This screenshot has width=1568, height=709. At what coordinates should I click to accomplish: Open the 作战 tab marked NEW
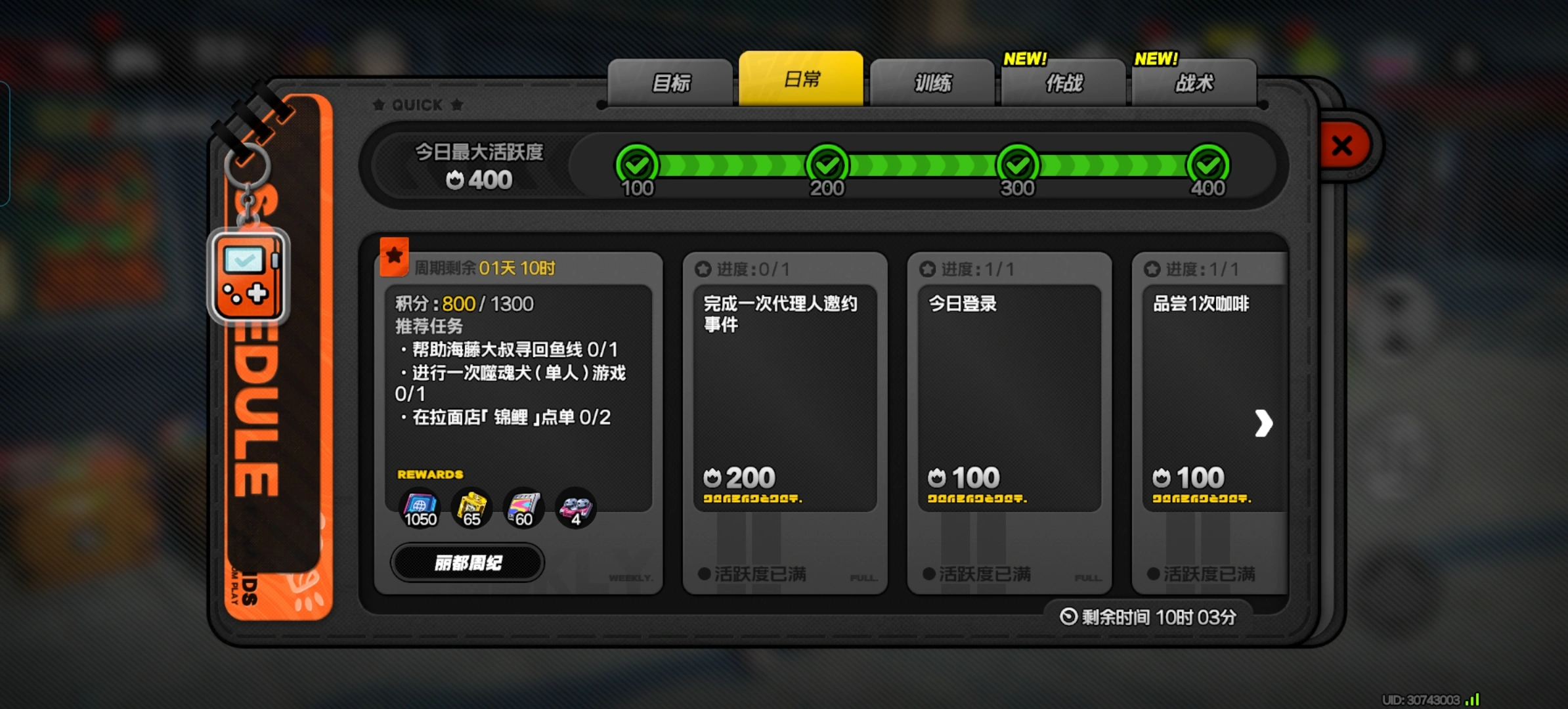coord(1062,82)
